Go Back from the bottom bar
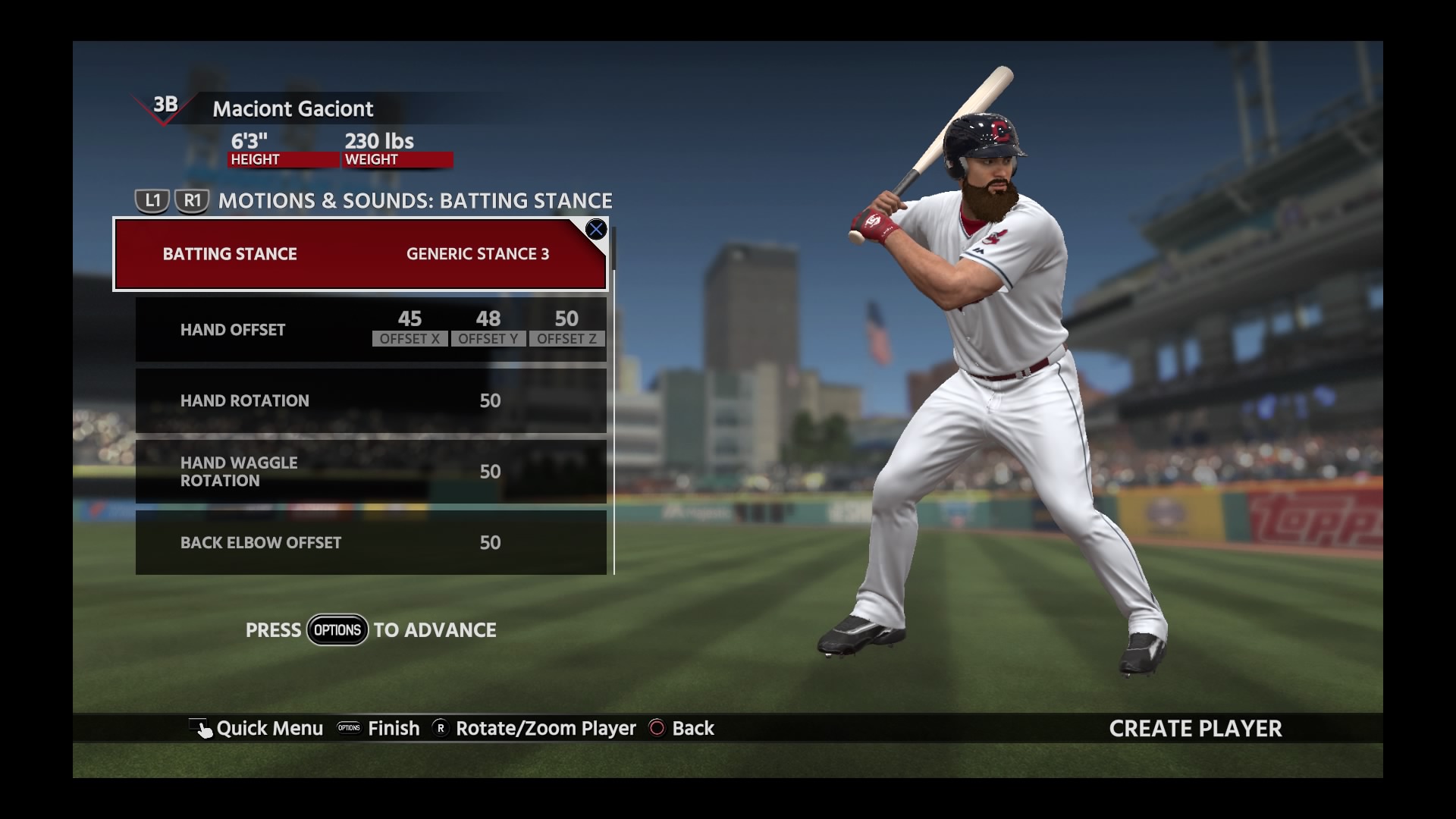The image size is (1456, 819). pyautogui.click(x=682, y=729)
